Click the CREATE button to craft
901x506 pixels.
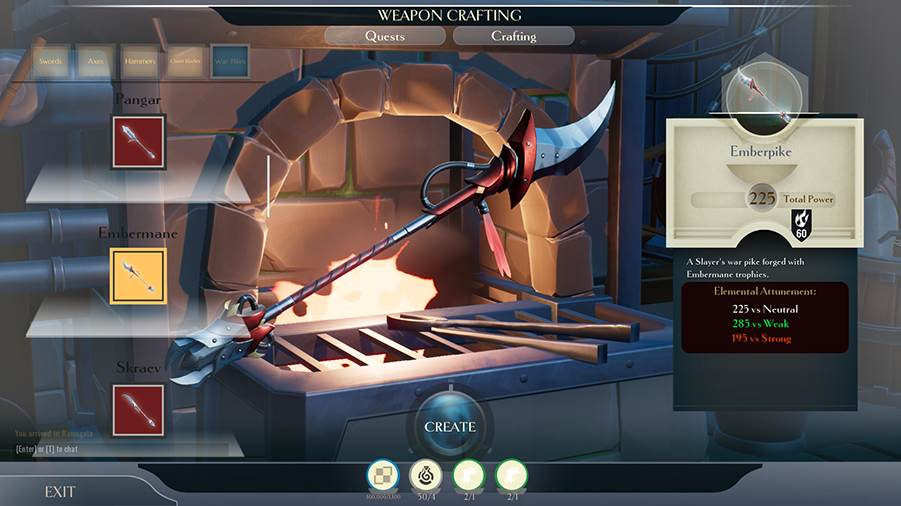[x=450, y=427]
